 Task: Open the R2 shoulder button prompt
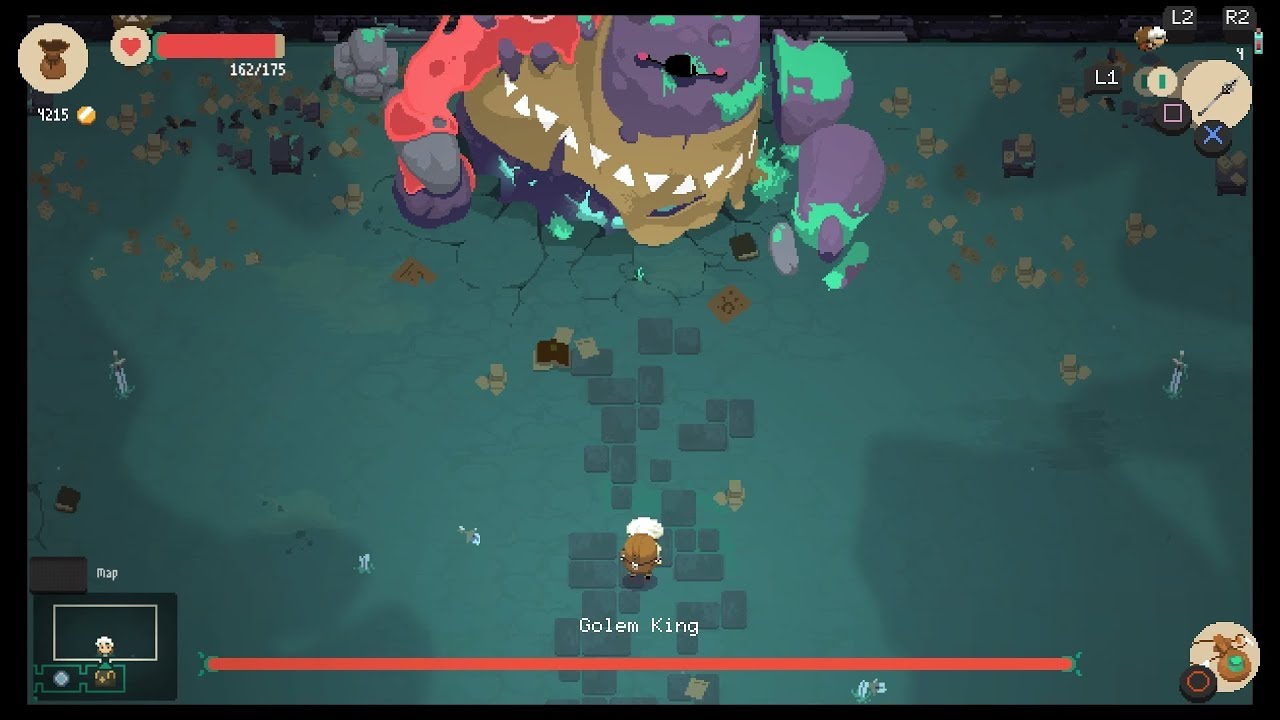pos(1239,17)
